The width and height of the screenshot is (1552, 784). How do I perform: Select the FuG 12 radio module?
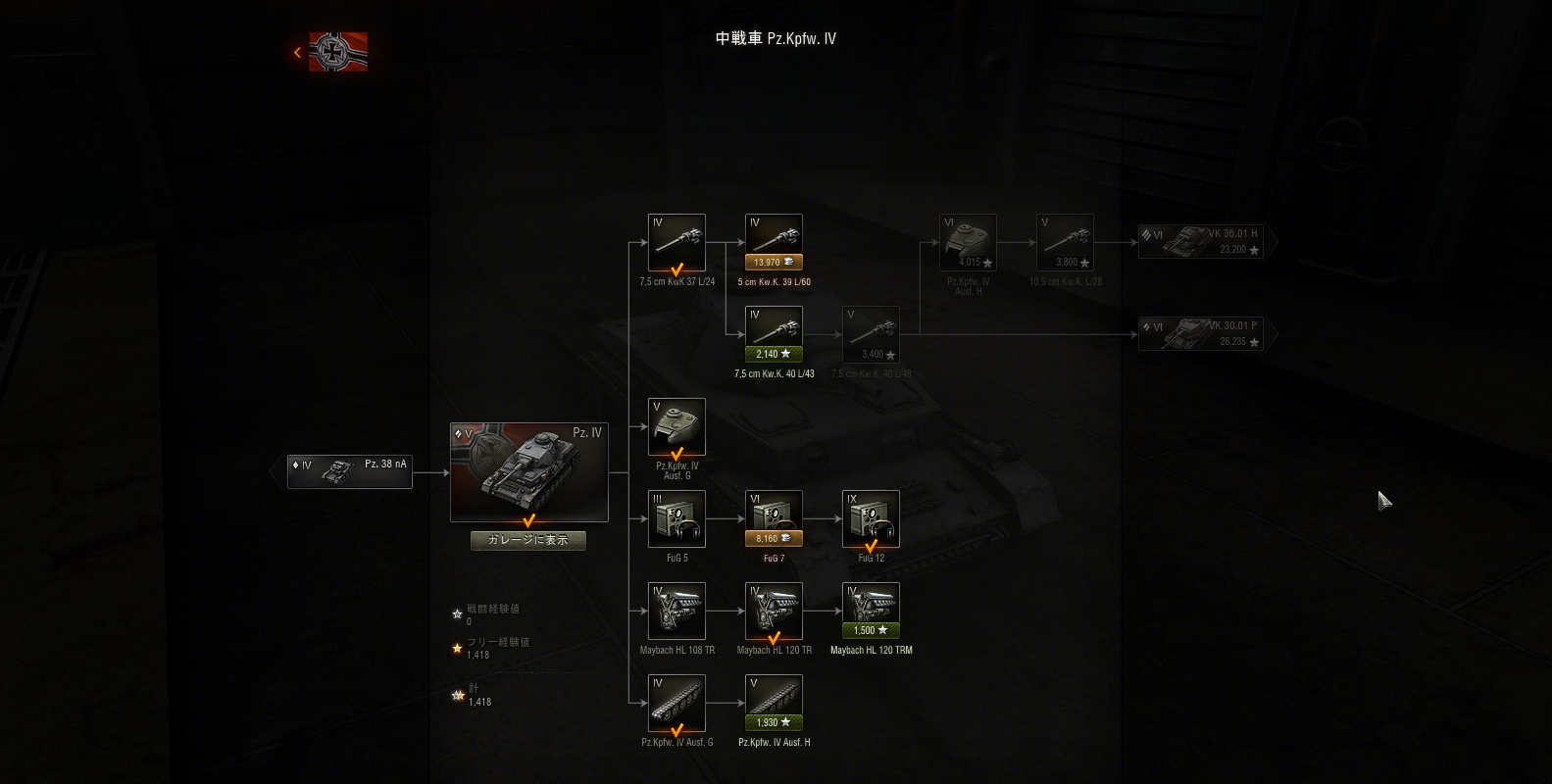coord(871,519)
